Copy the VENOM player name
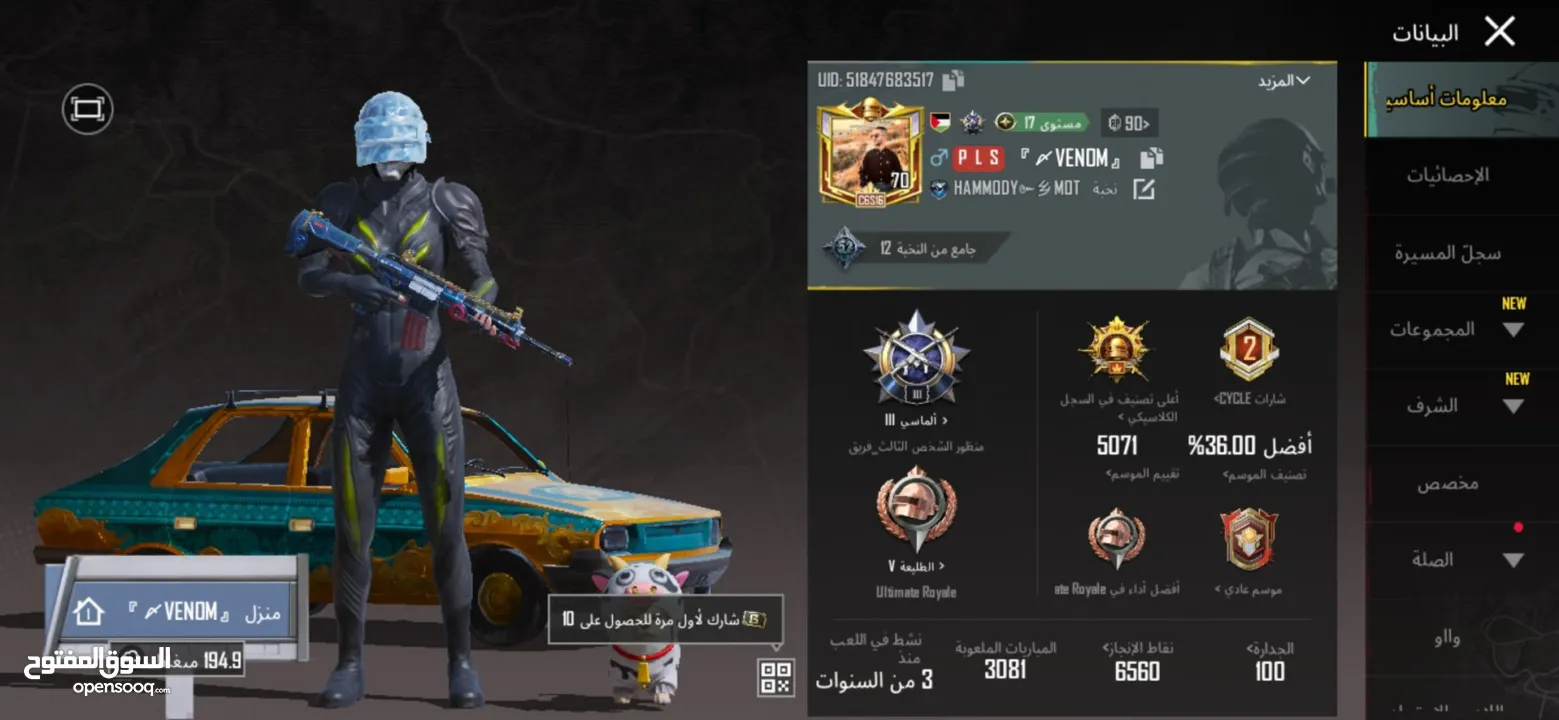Screen dimensions: 1559x720 pos(1151,159)
